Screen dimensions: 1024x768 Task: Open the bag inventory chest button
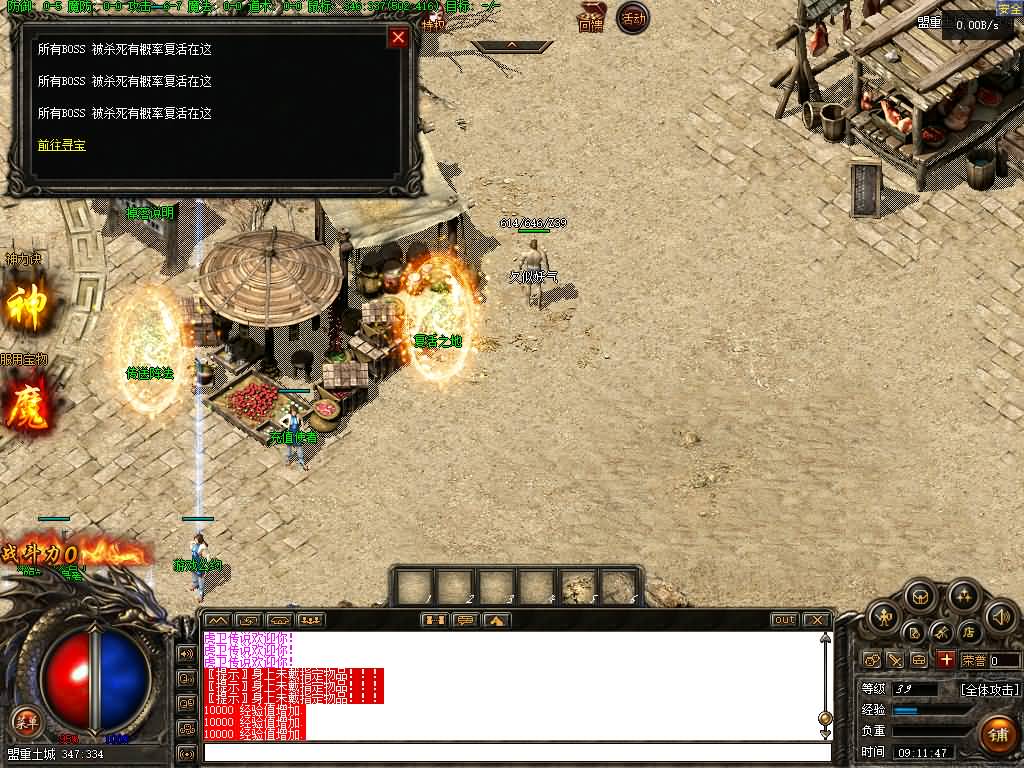point(920,598)
